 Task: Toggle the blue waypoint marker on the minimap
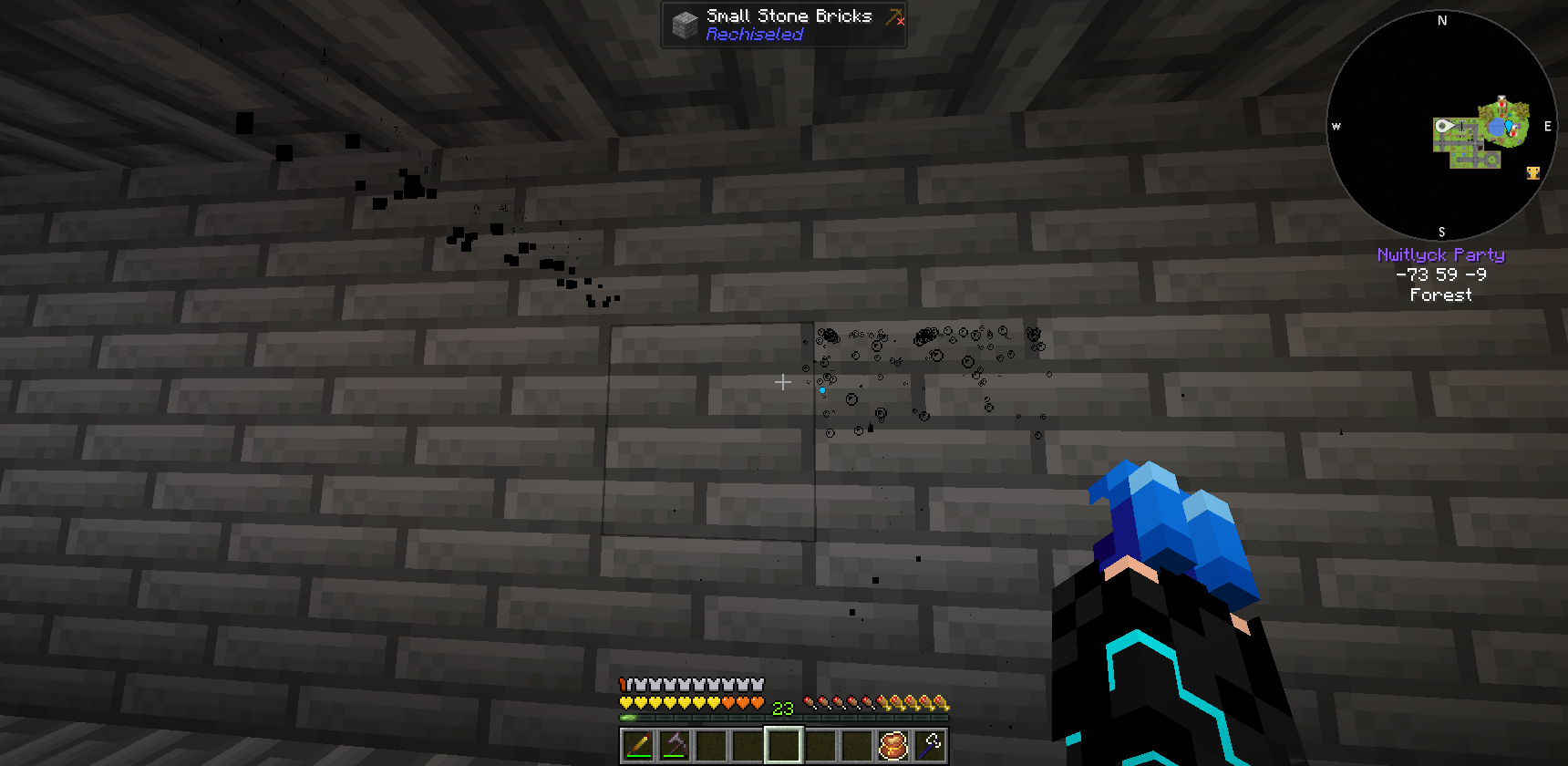1509,128
